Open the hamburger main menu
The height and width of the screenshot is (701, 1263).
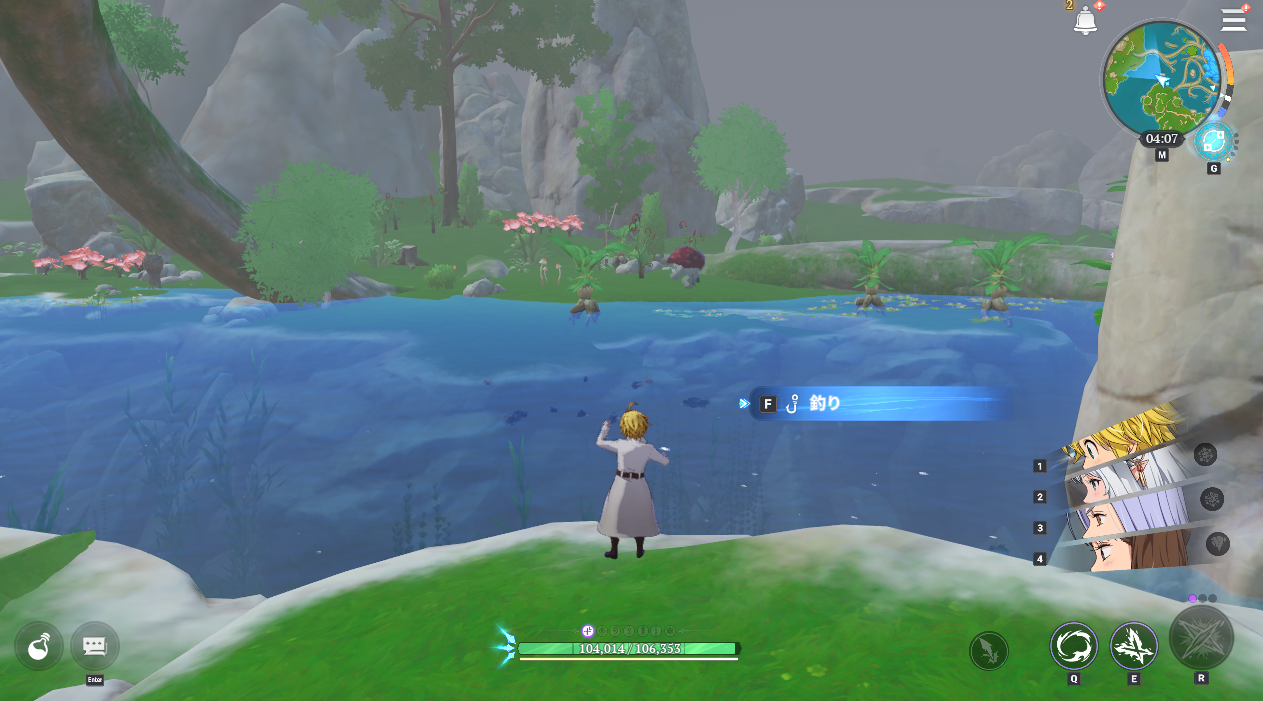tap(1234, 20)
